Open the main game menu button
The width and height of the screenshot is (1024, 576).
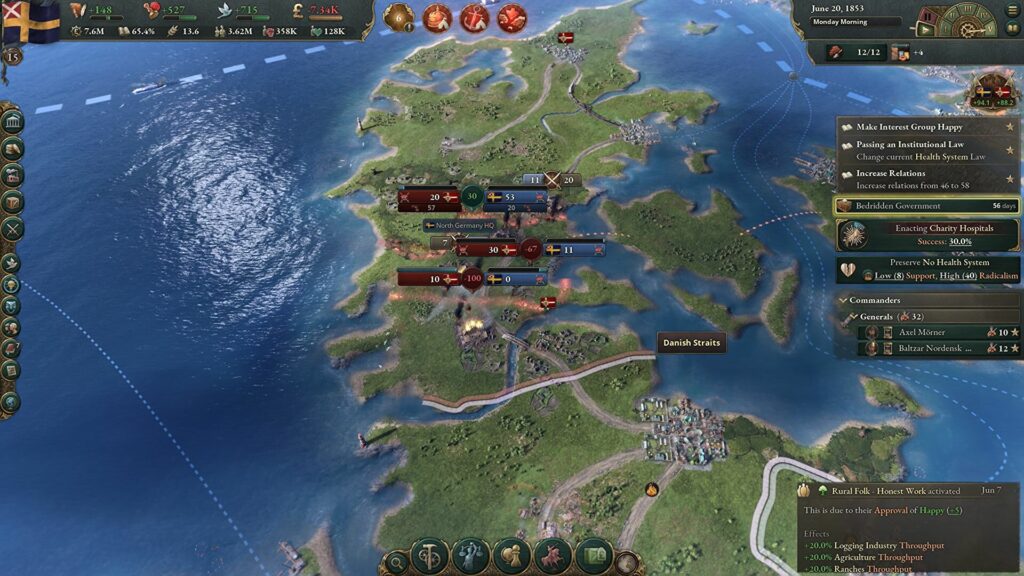[x=1010, y=10]
